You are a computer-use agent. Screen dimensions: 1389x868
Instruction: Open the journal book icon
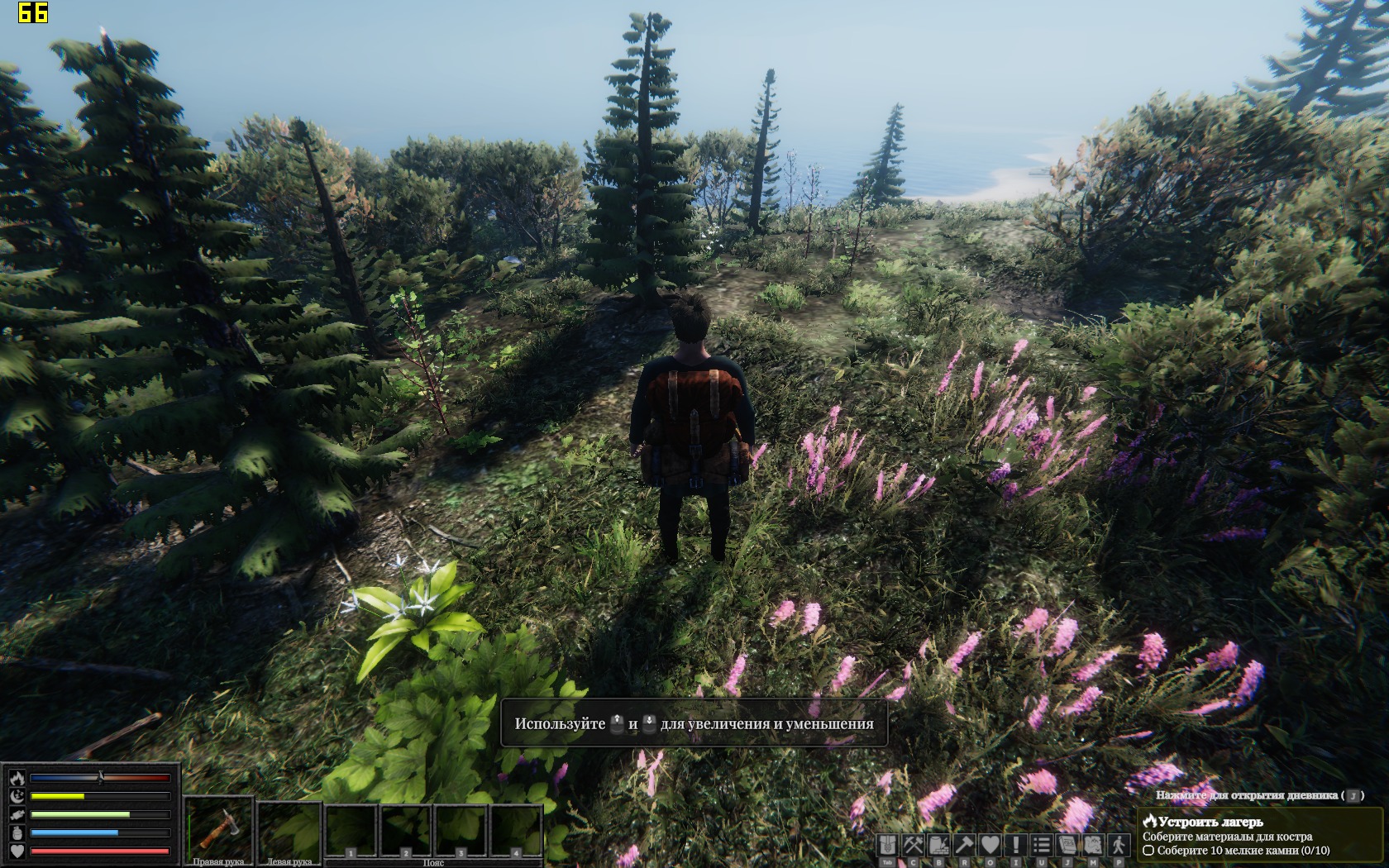click(1067, 845)
